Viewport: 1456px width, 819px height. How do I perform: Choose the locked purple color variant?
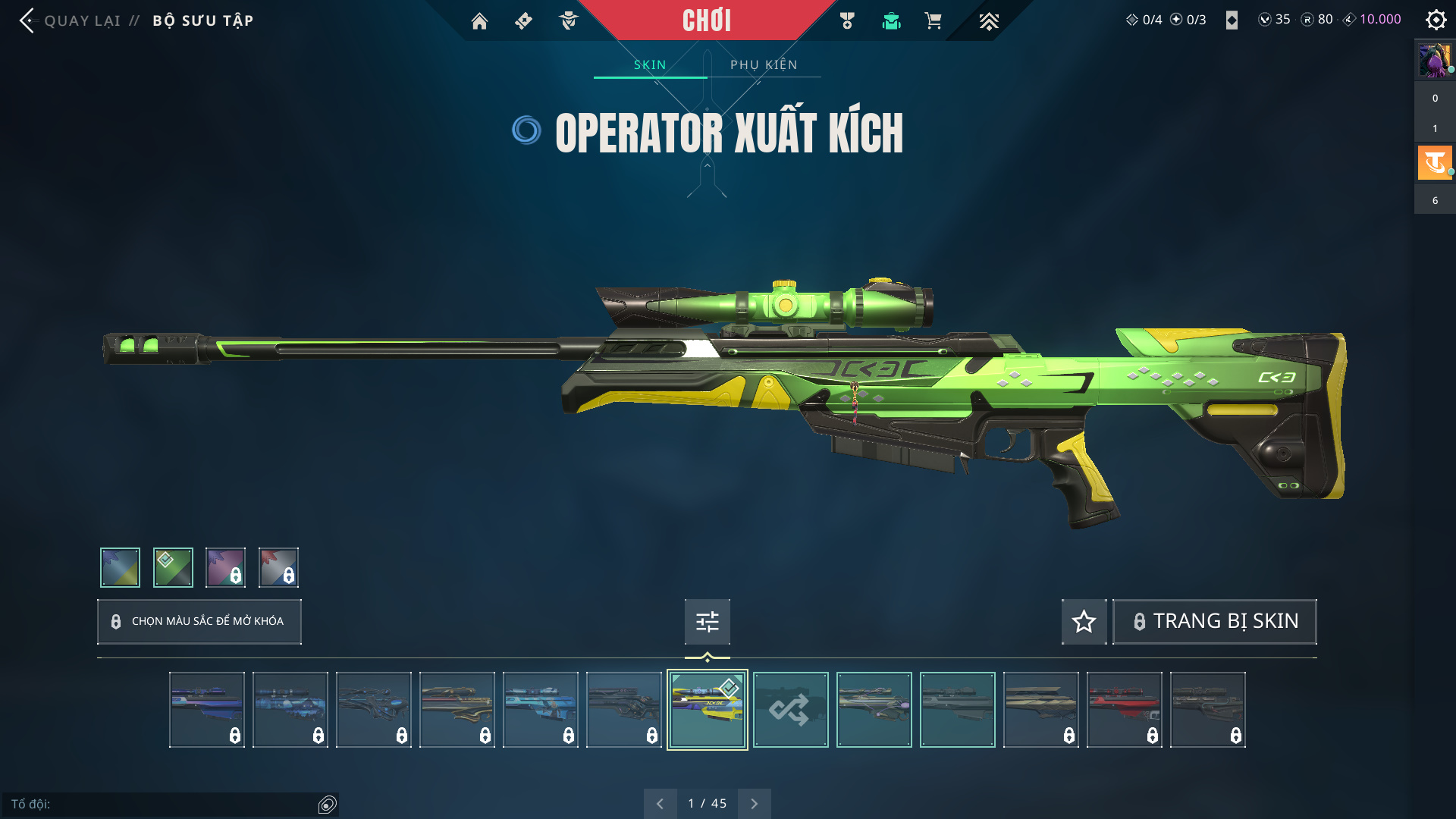(x=226, y=567)
